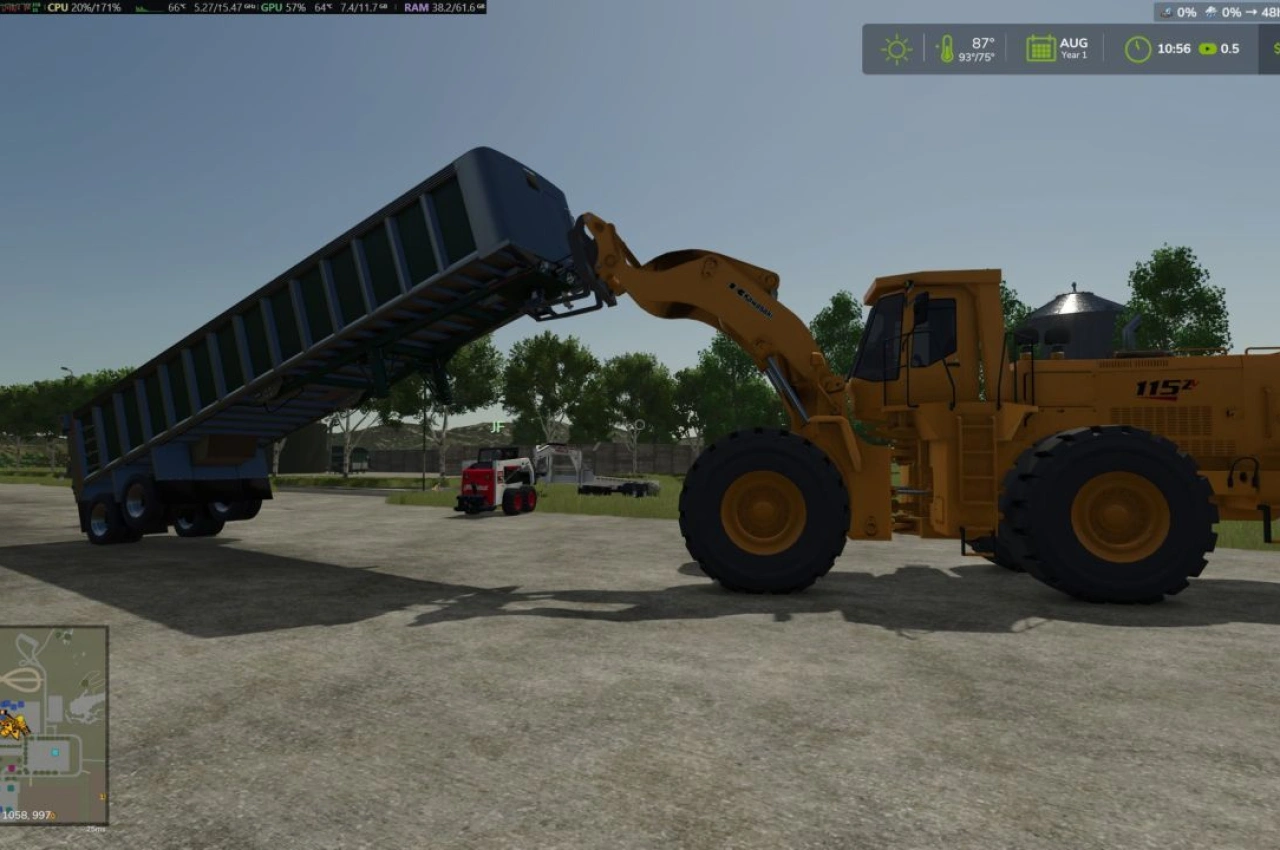Click the clock icon next to 10:56

point(1139,47)
